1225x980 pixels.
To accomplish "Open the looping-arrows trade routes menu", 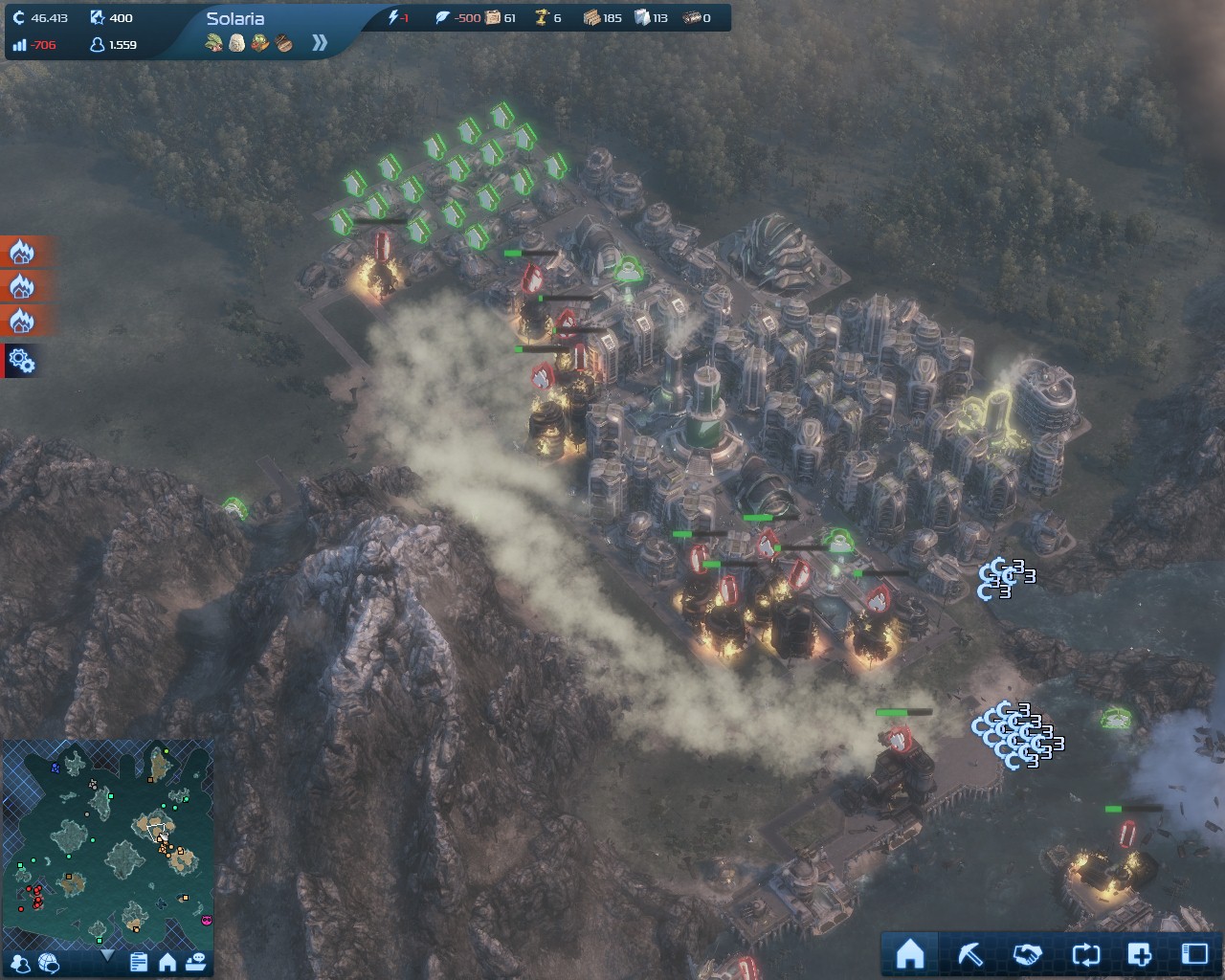I will 1086,953.
